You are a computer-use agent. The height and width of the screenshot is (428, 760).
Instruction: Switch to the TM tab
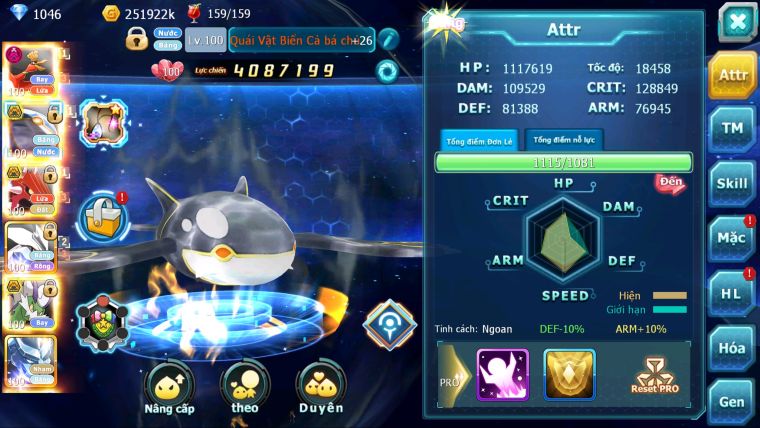tap(733, 129)
